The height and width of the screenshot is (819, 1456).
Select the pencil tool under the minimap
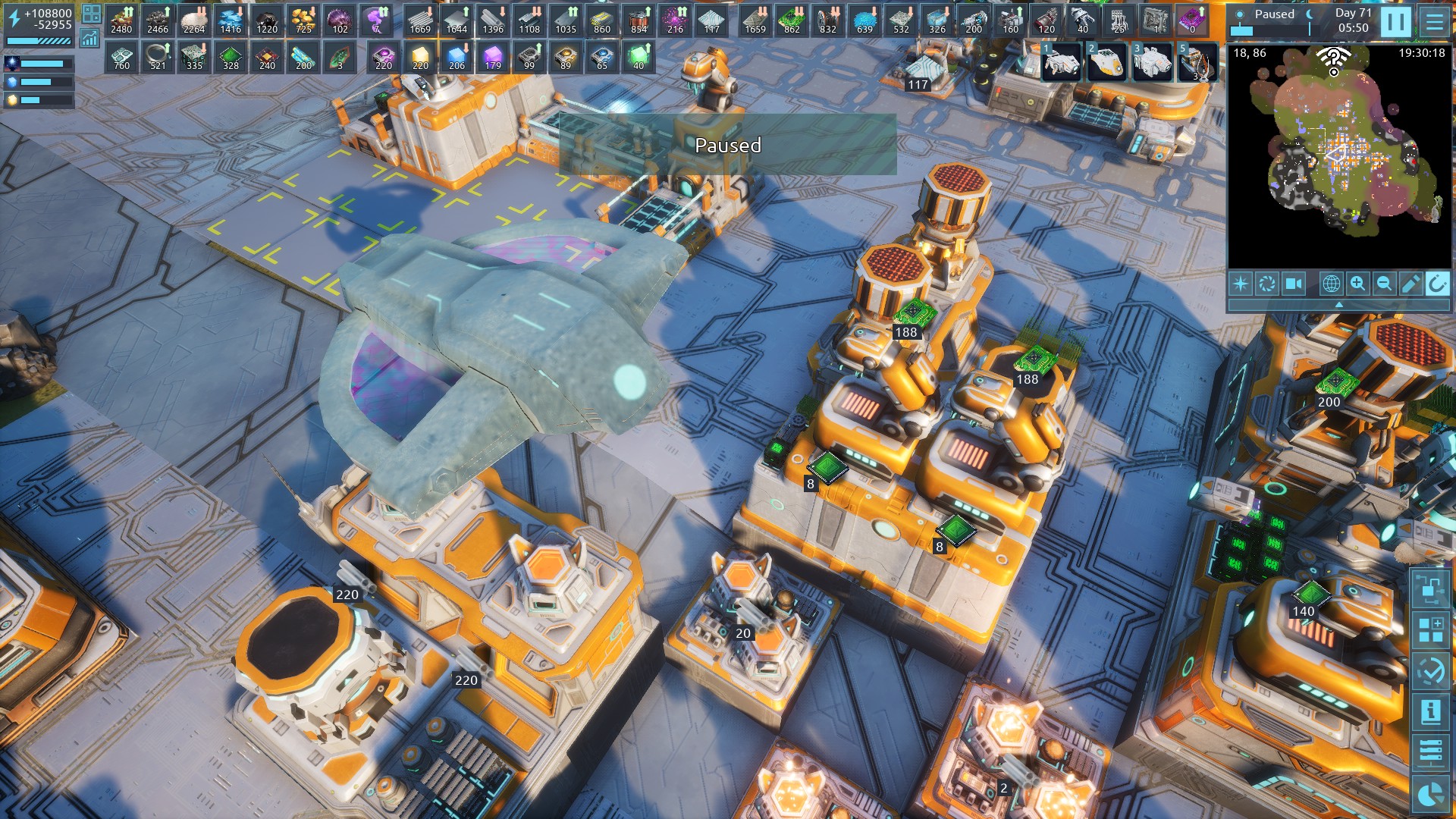click(x=1410, y=284)
